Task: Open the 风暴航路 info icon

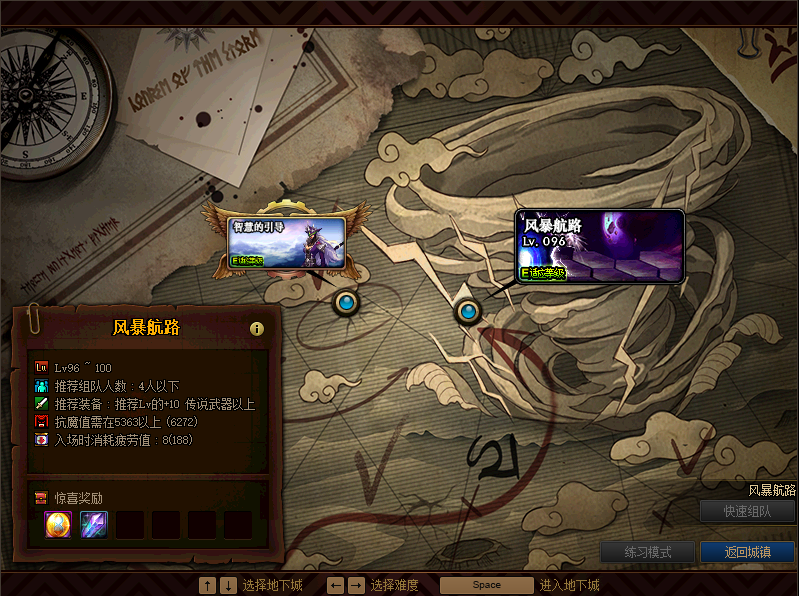Action: [x=257, y=328]
